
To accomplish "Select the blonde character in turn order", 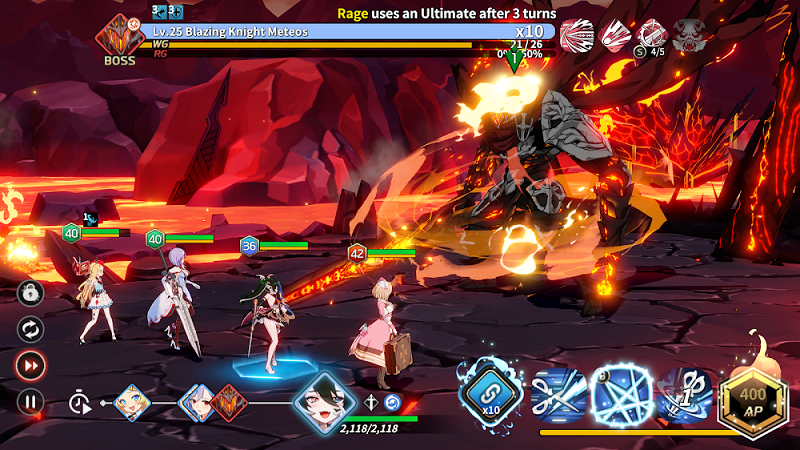I will (x=133, y=402).
